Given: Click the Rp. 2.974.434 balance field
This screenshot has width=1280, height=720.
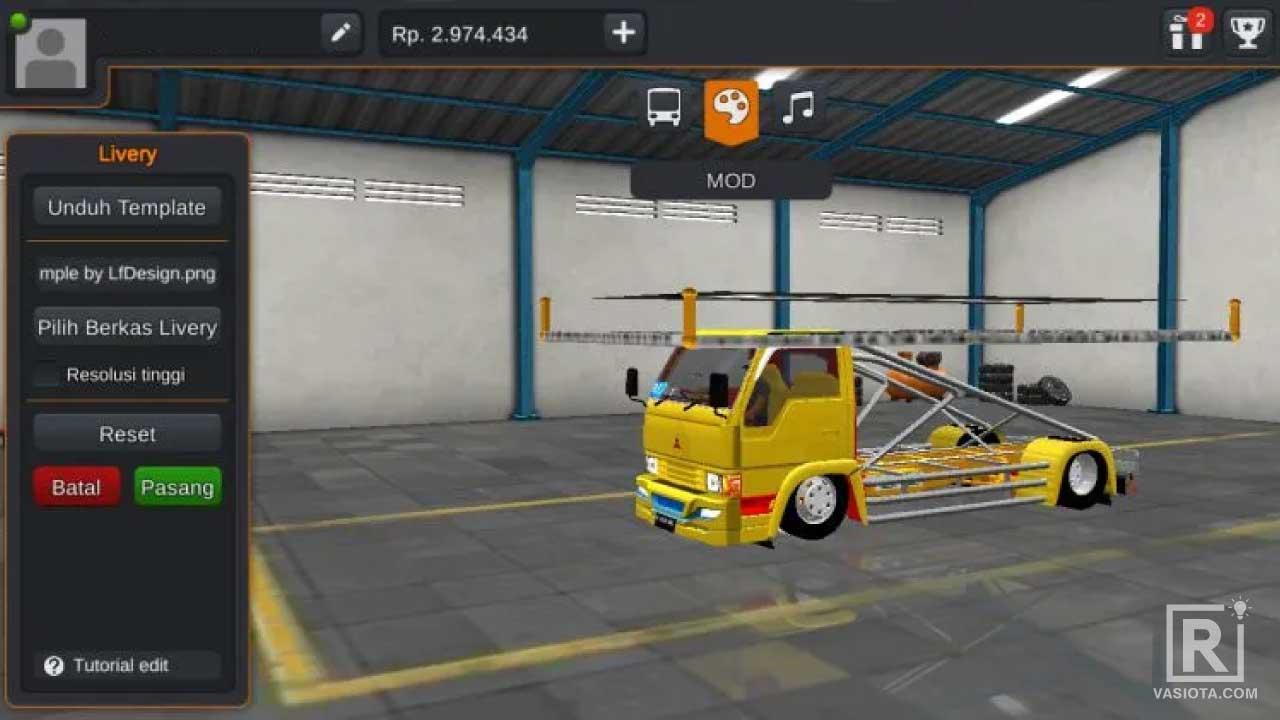Looking at the screenshot, I should [460, 32].
